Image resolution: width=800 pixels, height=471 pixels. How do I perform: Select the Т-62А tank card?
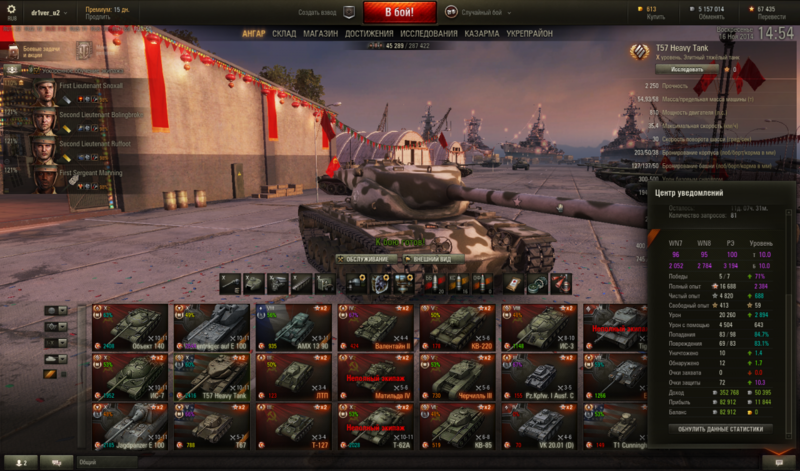(377, 427)
